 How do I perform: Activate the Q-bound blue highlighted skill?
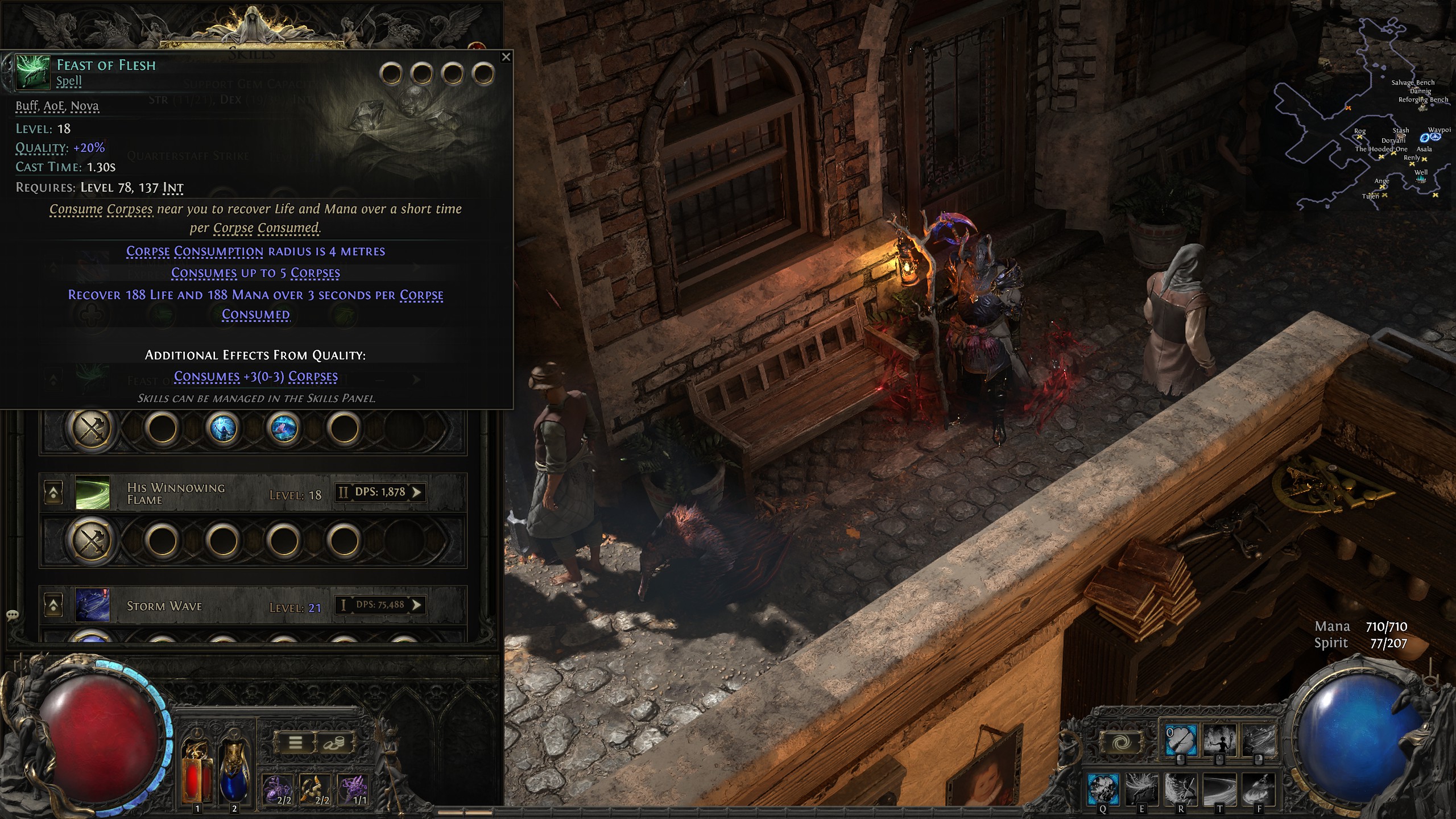[1103, 789]
